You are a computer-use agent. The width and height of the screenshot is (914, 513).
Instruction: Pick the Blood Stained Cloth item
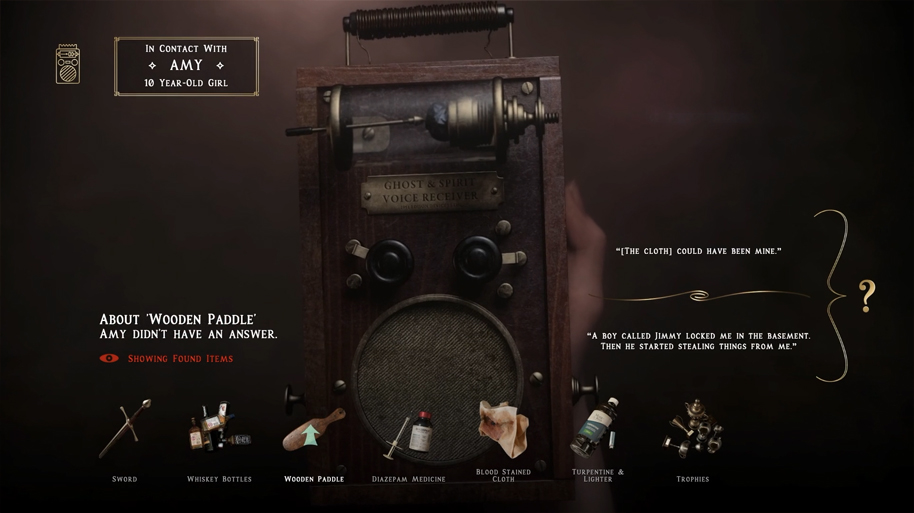click(503, 430)
